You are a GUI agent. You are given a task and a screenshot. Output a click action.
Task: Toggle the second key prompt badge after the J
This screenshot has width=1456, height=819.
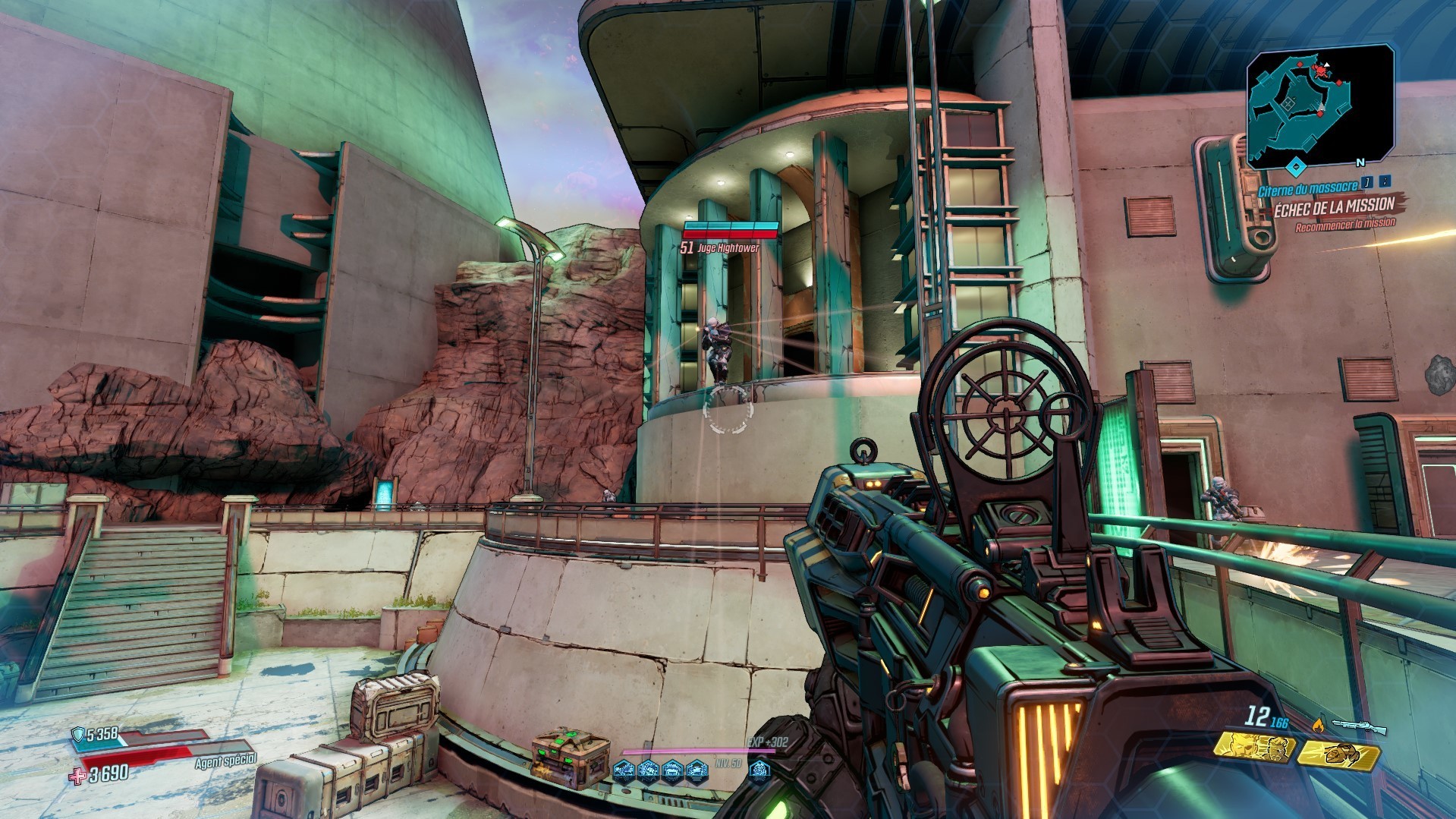1384,183
